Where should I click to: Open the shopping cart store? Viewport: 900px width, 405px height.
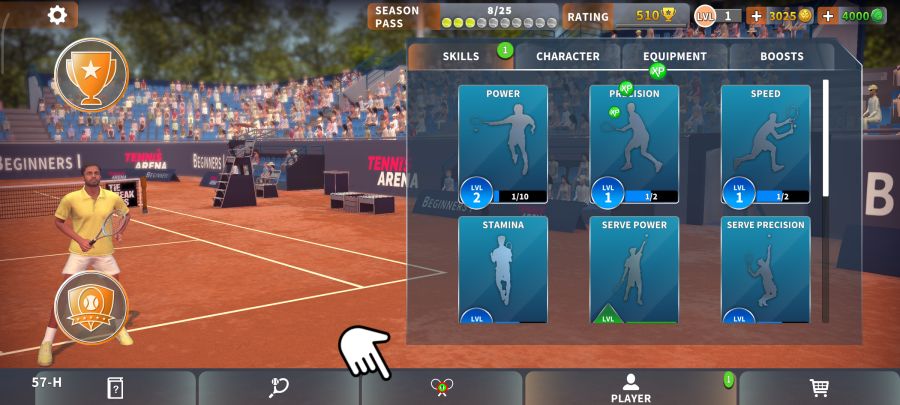[x=819, y=388]
